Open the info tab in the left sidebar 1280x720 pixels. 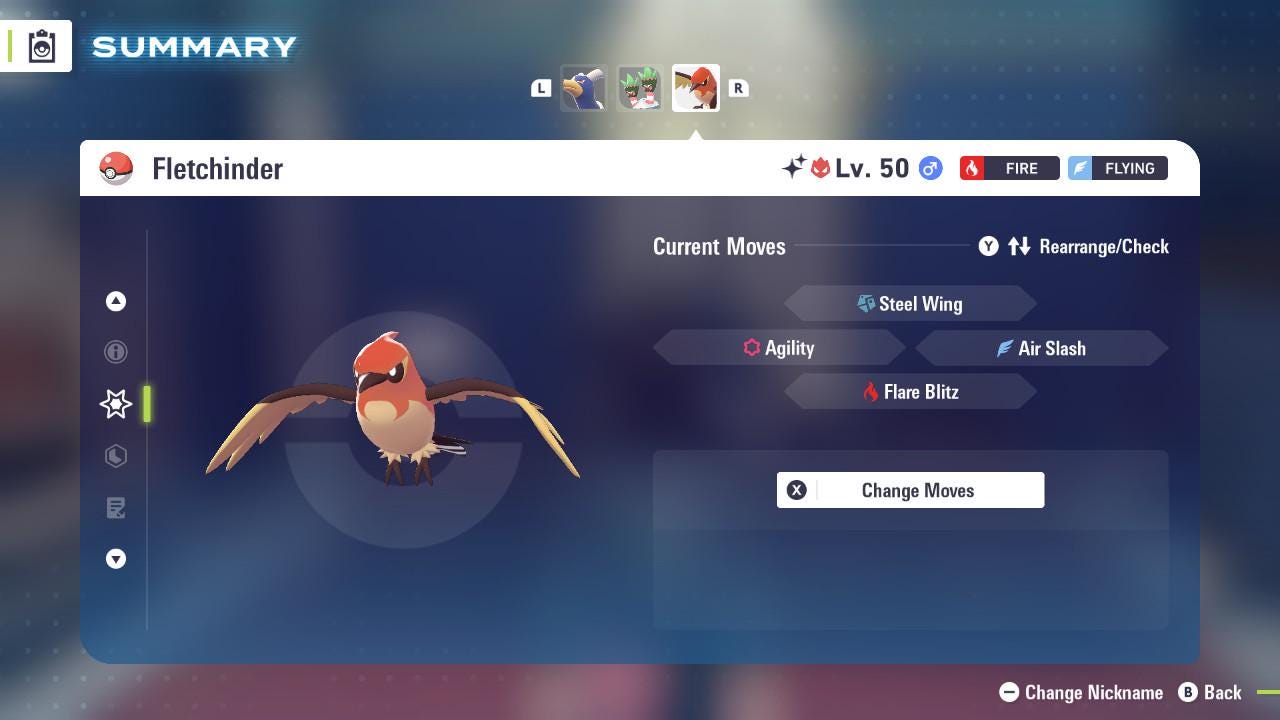click(x=116, y=352)
